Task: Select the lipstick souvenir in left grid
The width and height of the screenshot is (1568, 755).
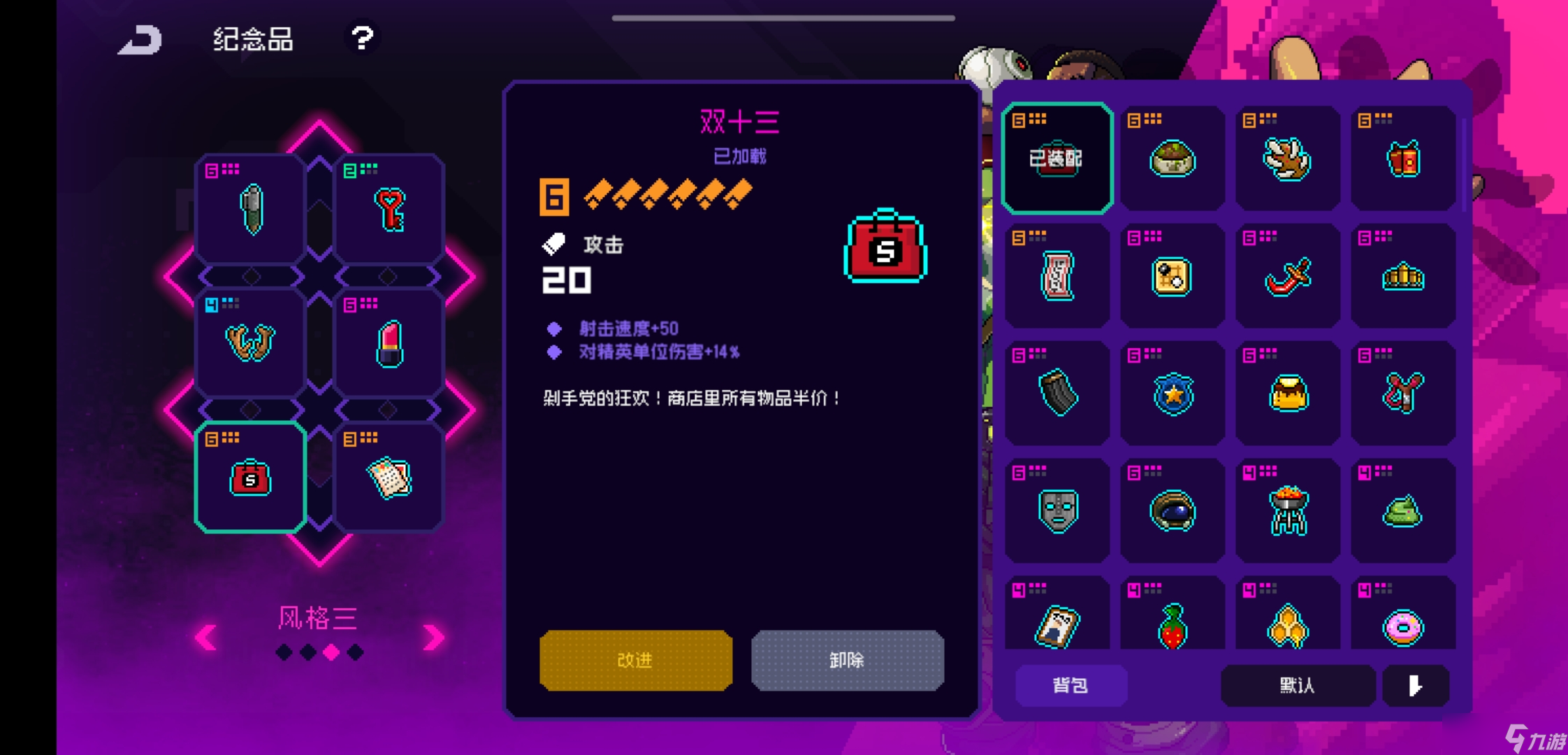Action: (x=389, y=343)
